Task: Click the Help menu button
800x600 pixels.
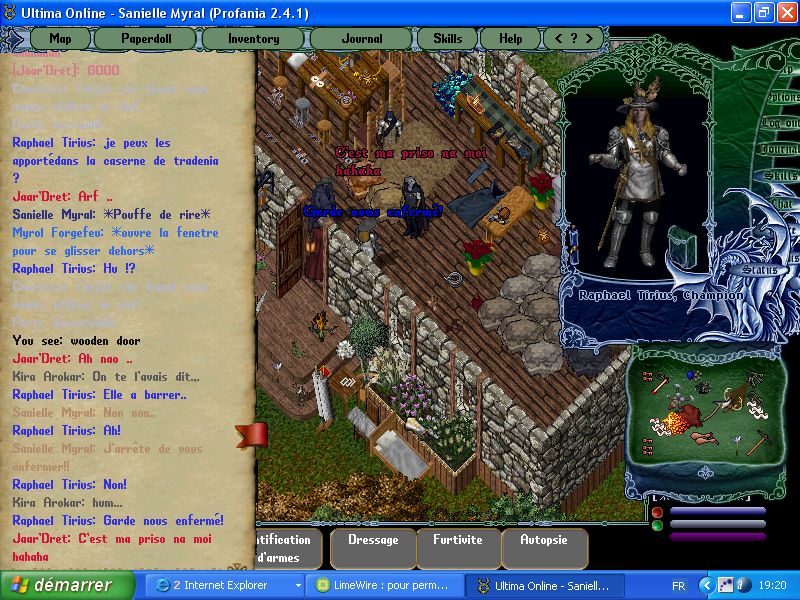Action: click(x=510, y=39)
